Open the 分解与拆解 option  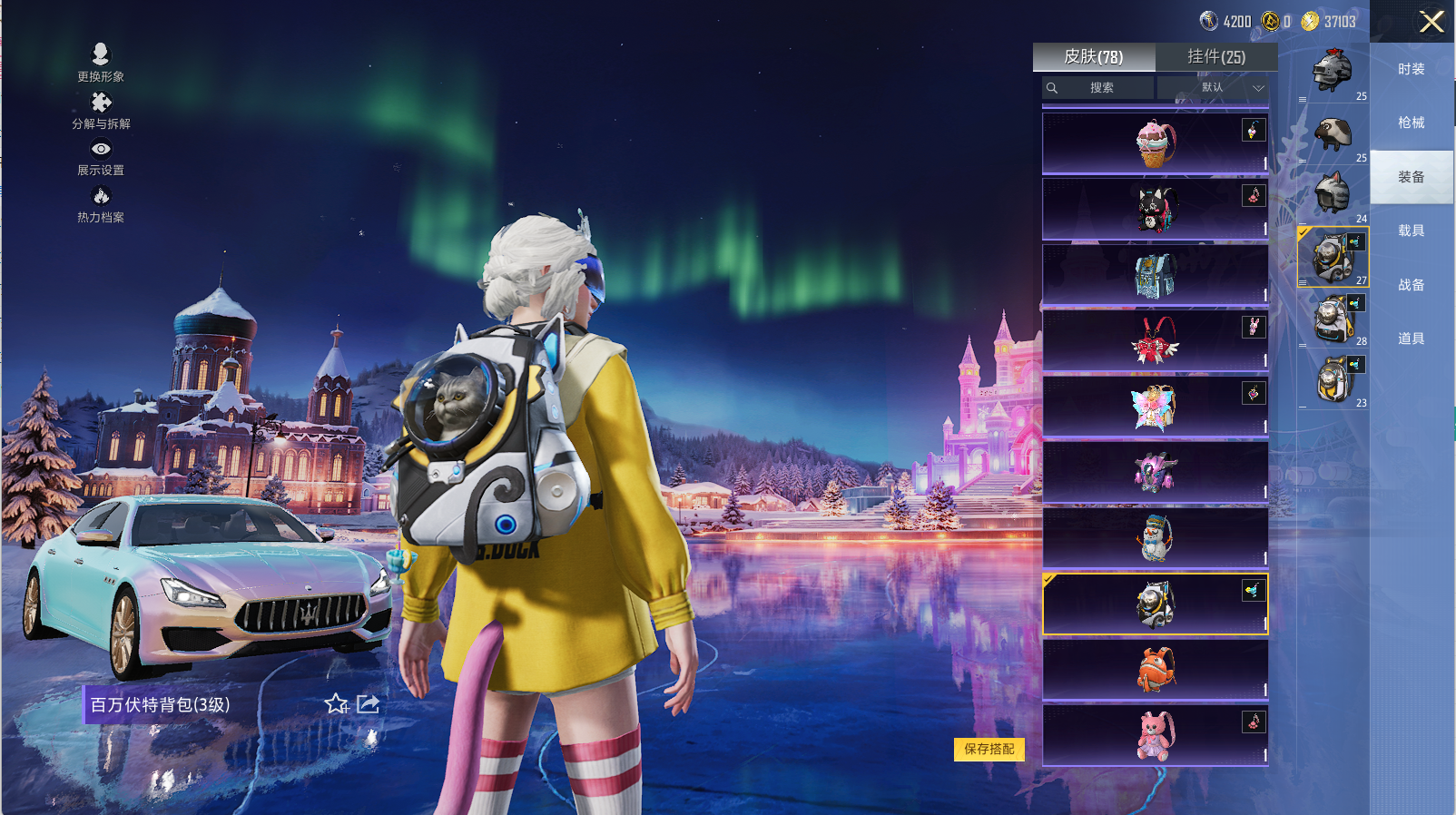pyautogui.click(x=101, y=110)
